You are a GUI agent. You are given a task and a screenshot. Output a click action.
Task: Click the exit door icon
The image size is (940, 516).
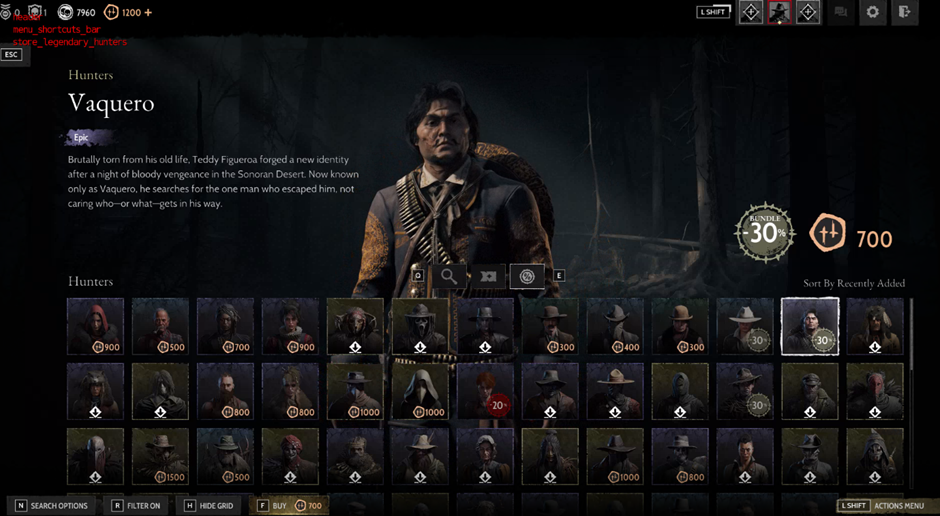[x=904, y=12]
